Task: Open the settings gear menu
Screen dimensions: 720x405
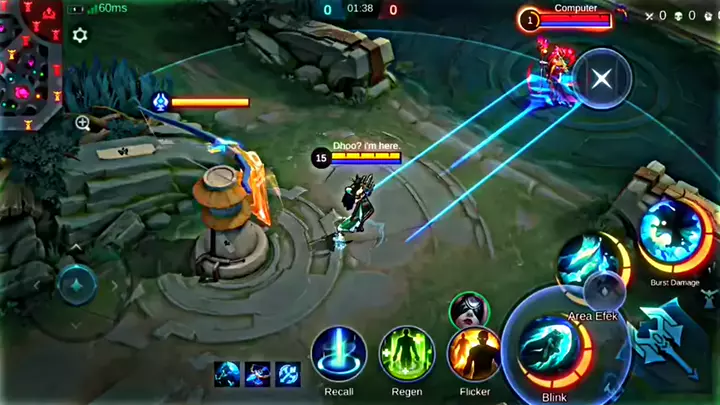Action: 80,36
